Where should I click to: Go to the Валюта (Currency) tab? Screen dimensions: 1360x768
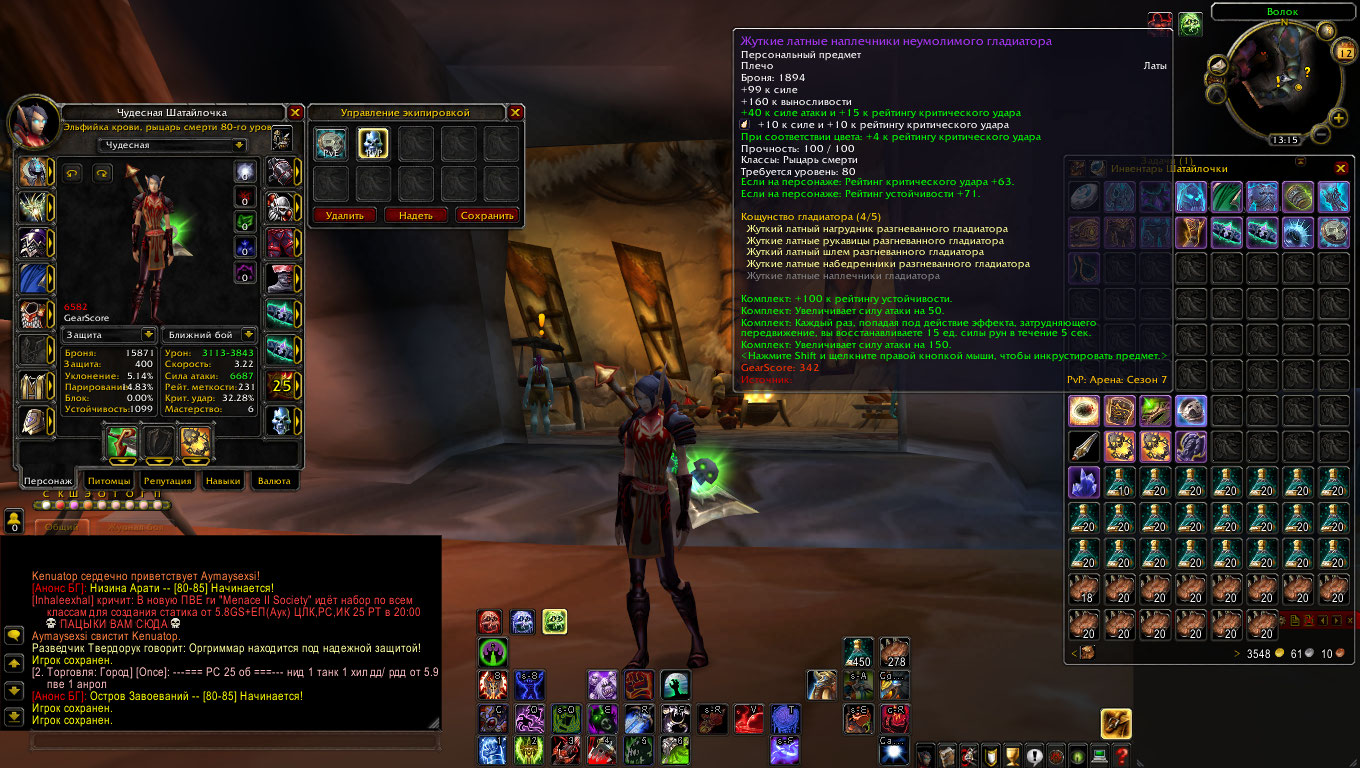(274, 481)
